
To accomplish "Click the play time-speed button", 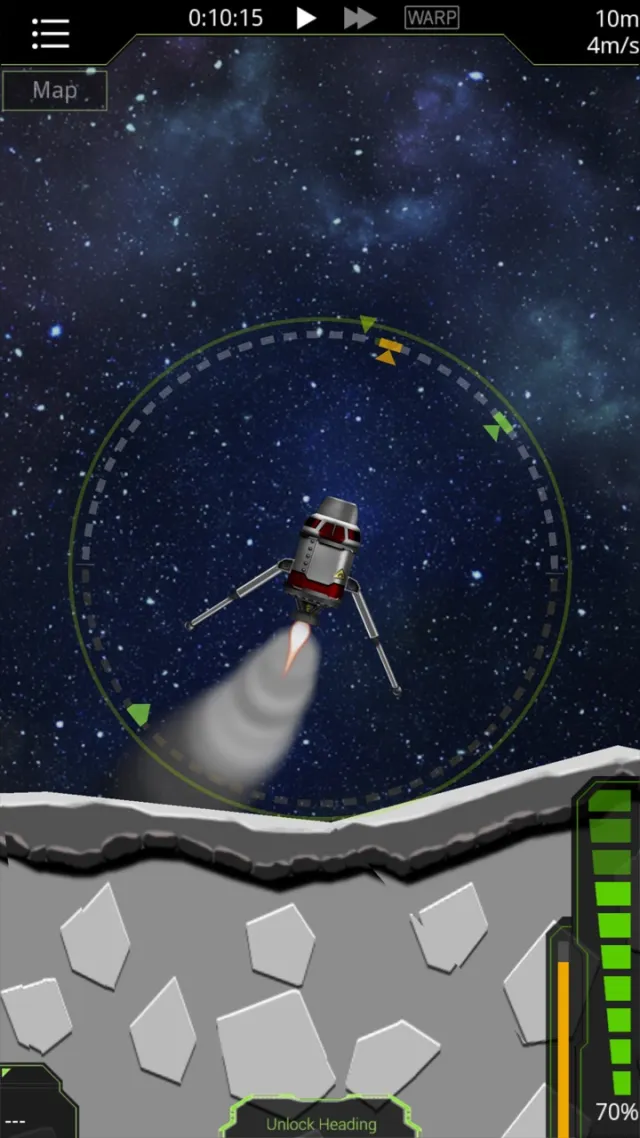I will [x=307, y=18].
